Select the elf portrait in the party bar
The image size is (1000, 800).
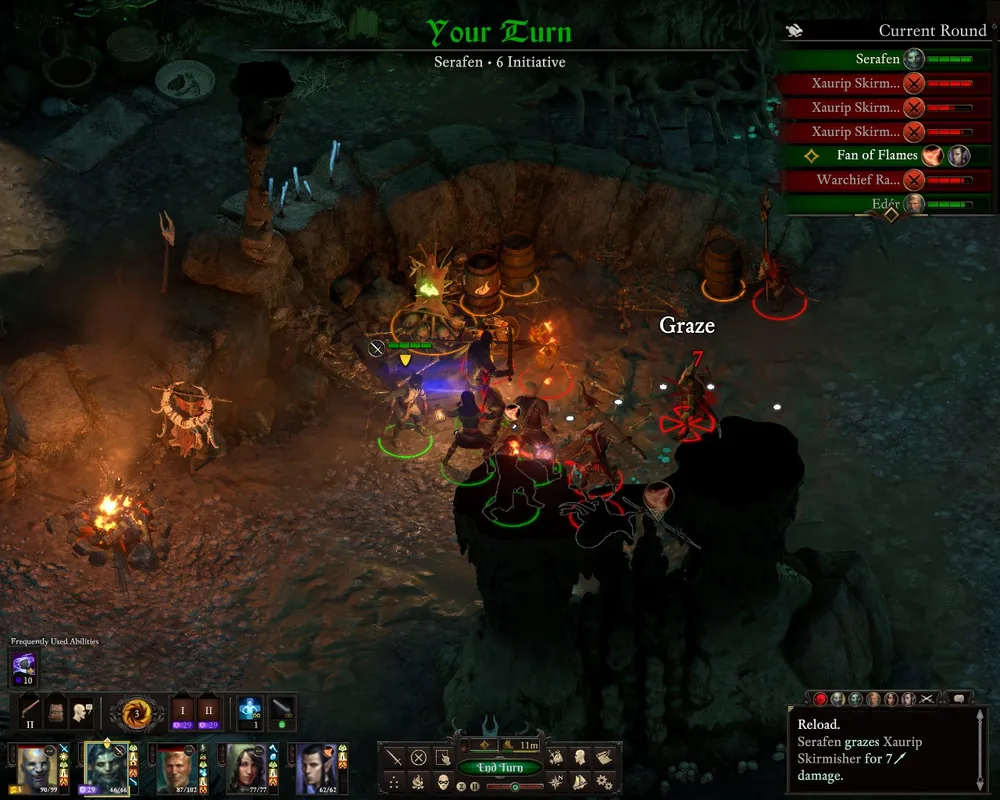click(x=310, y=767)
